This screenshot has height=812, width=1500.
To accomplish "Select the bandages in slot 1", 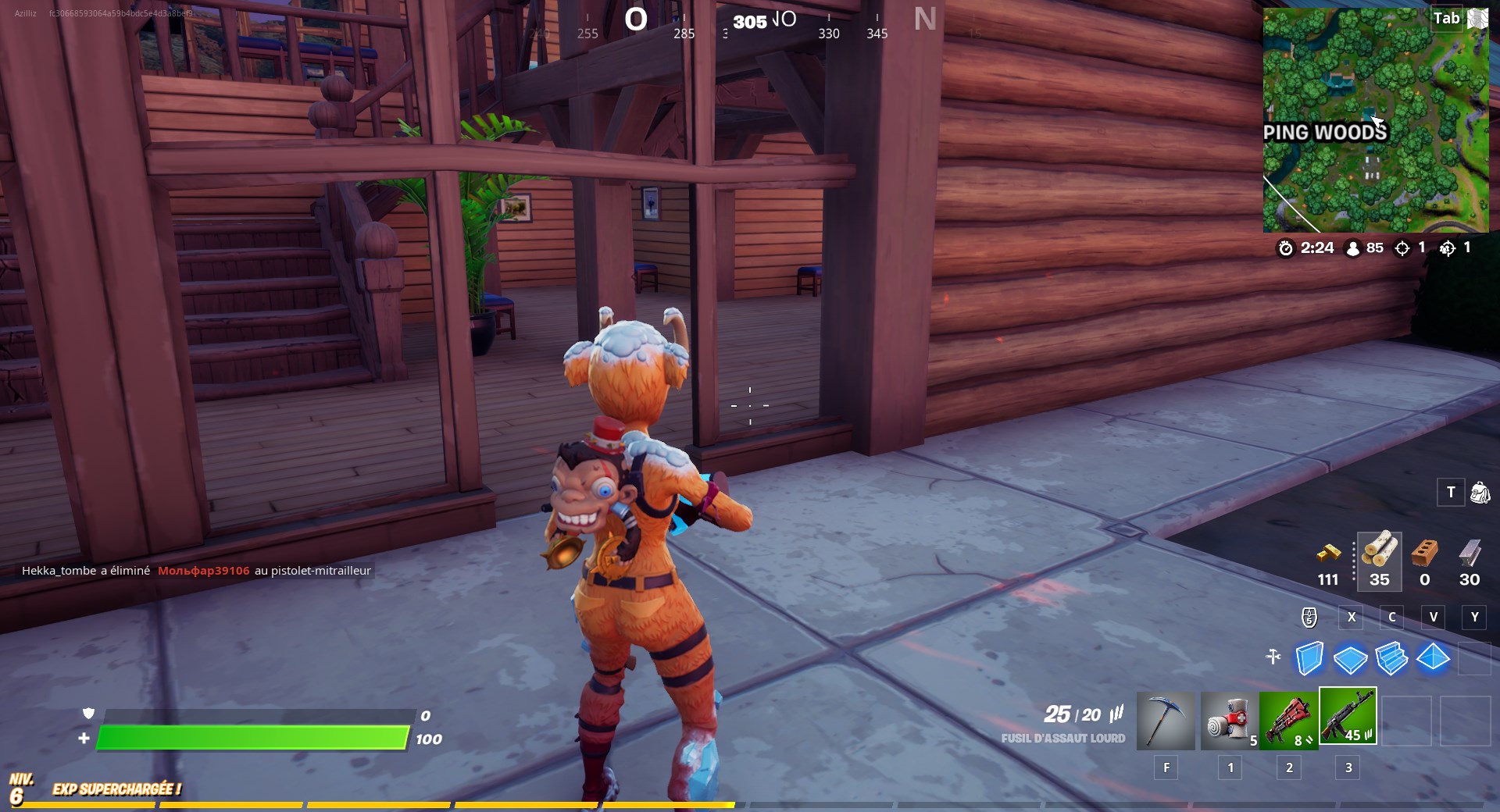I will pyautogui.click(x=1227, y=720).
